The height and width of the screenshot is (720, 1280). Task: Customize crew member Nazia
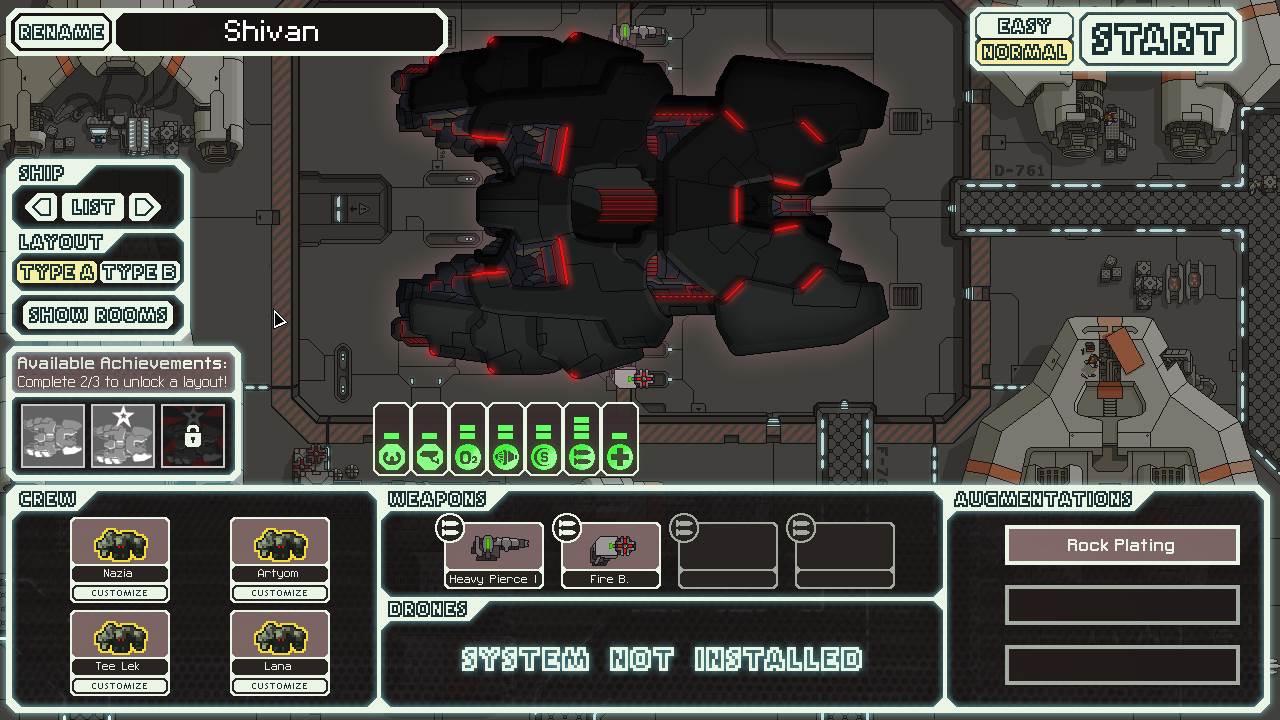120,592
